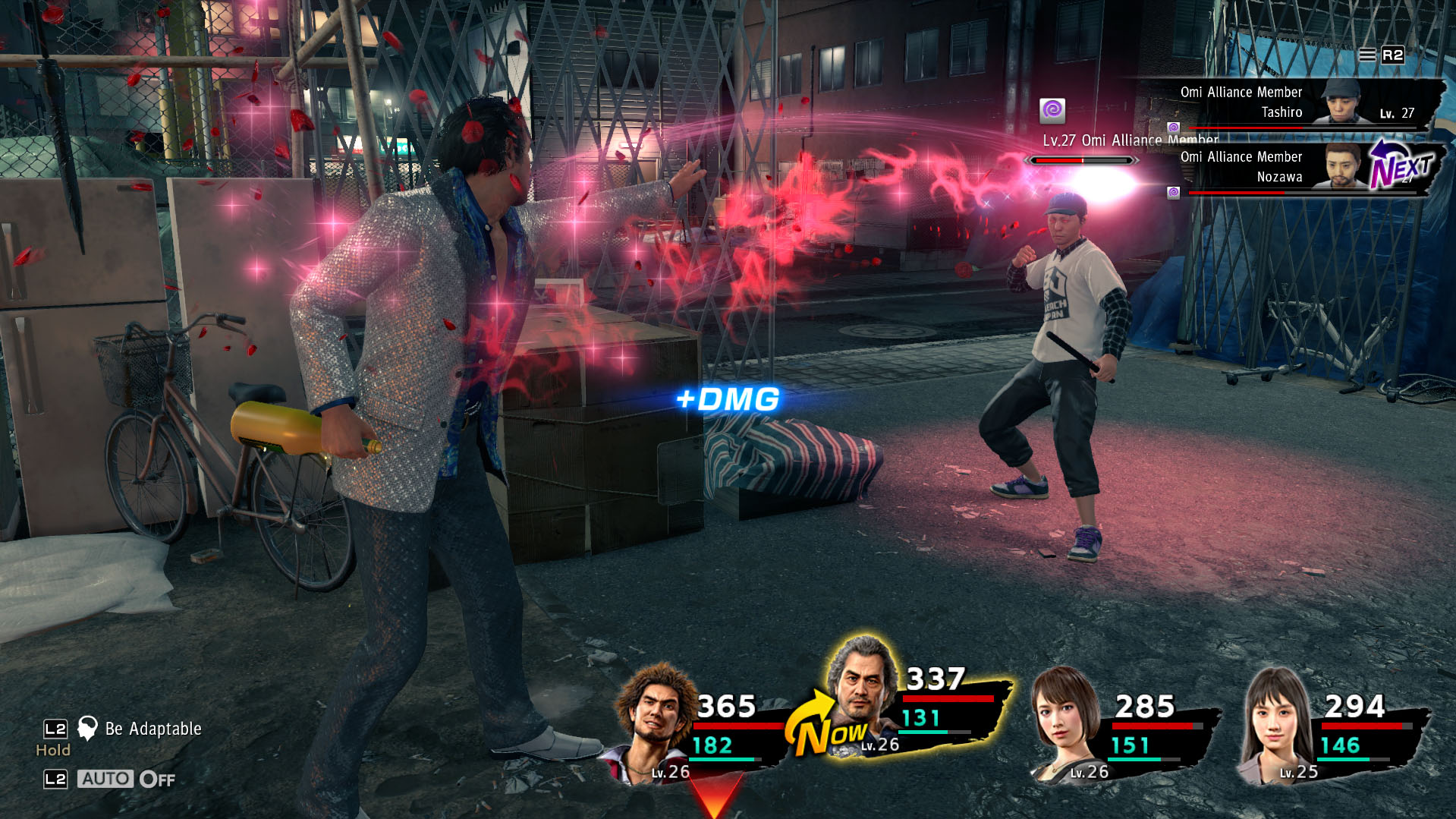Choose the active gray-haired party member portrait
The image size is (1456, 819).
tap(861, 687)
